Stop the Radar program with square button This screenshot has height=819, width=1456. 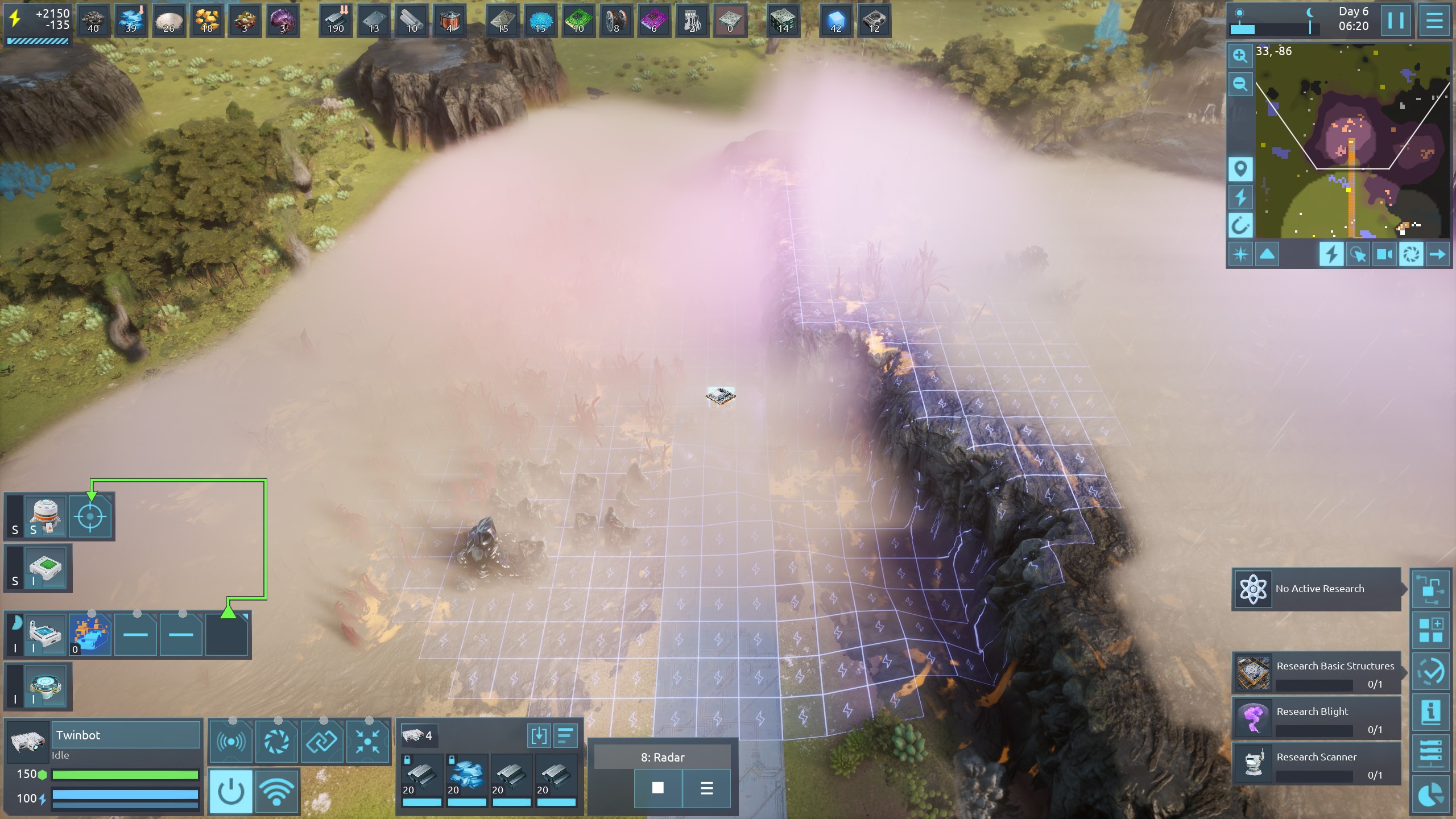coord(658,788)
